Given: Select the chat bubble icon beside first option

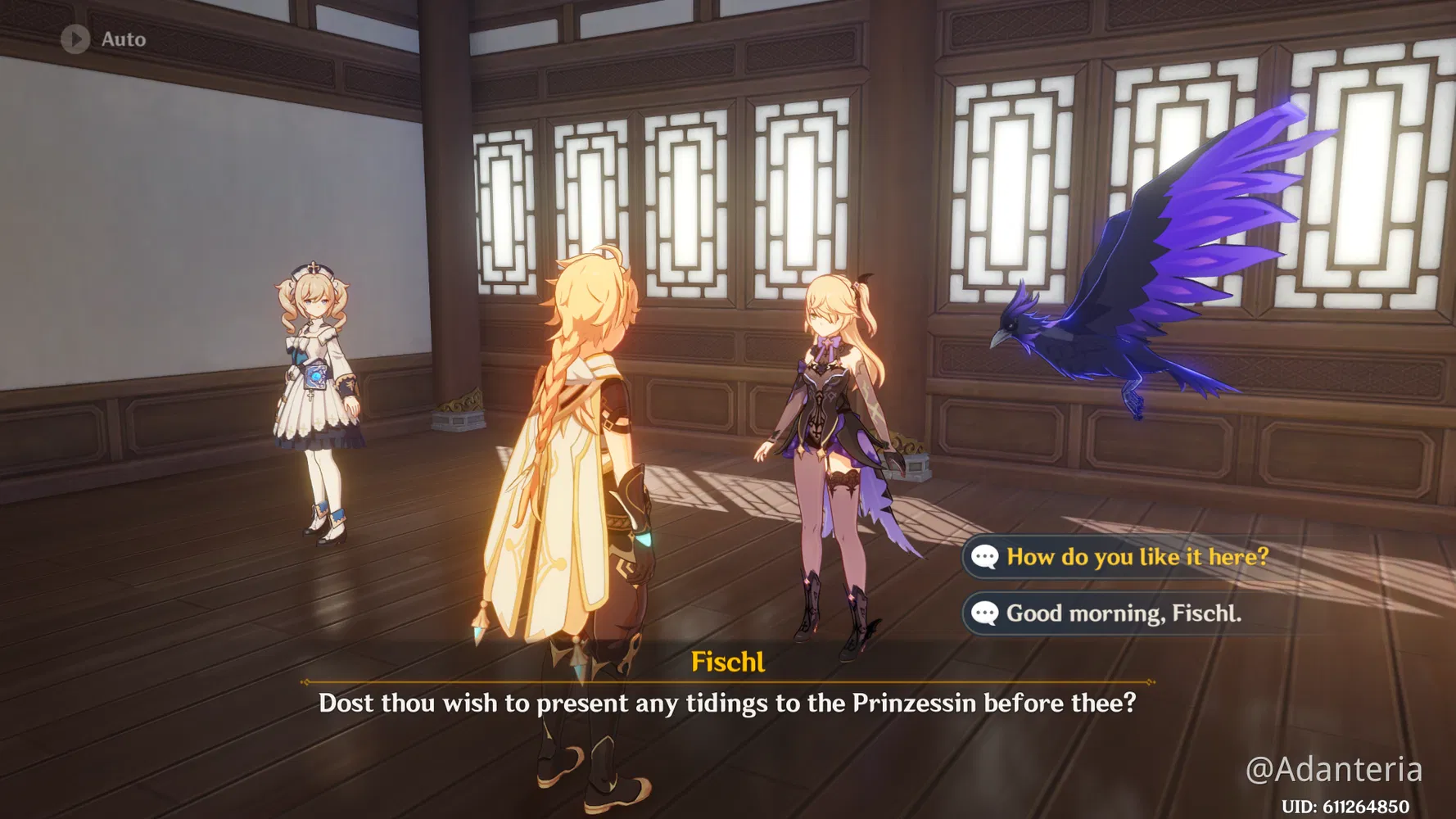Looking at the screenshot, I should (983, 557).
